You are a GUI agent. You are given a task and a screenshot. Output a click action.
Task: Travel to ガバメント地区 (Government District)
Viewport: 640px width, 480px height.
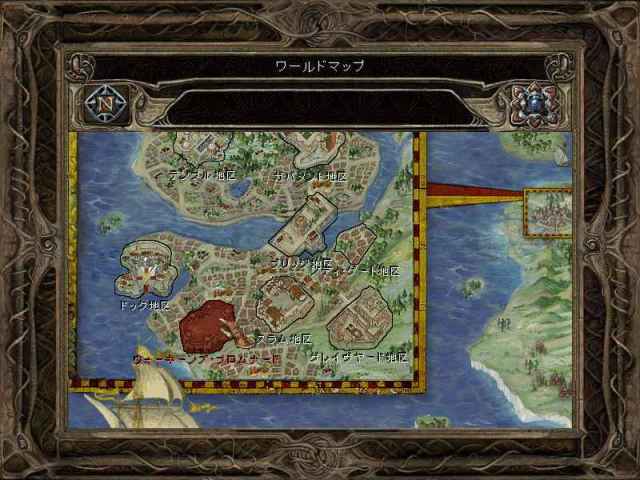coord(322,148)
